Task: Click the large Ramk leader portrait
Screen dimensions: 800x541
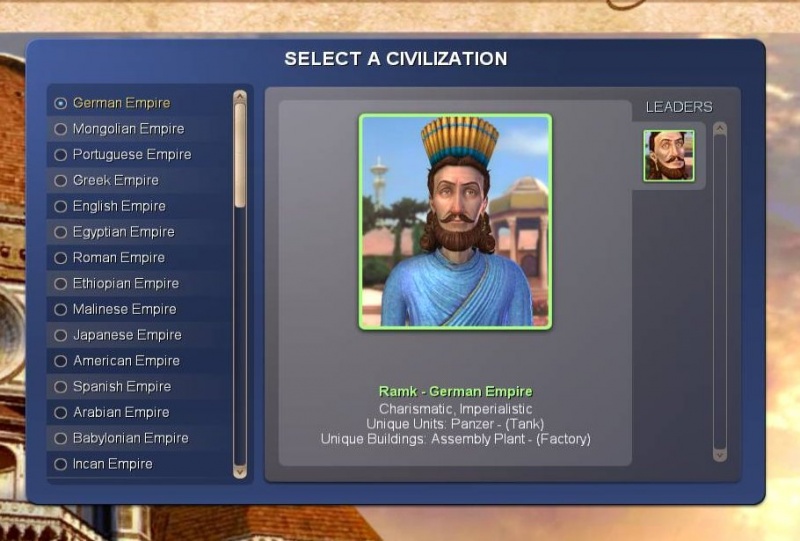Action: pyautogui.click(x=455, y=221)
